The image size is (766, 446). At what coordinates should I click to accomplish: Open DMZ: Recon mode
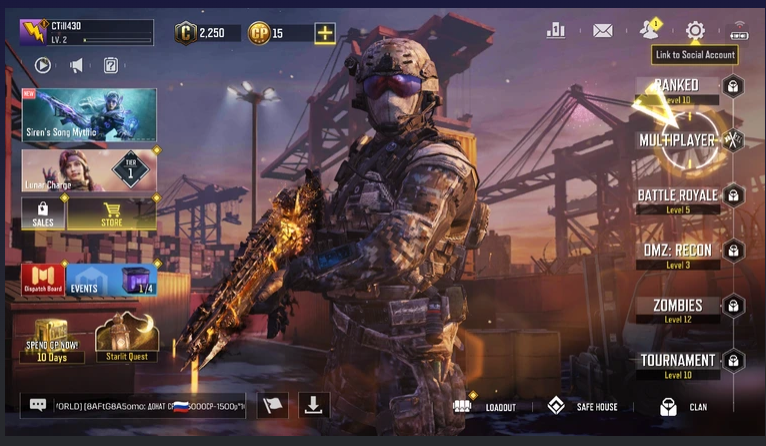677,251
